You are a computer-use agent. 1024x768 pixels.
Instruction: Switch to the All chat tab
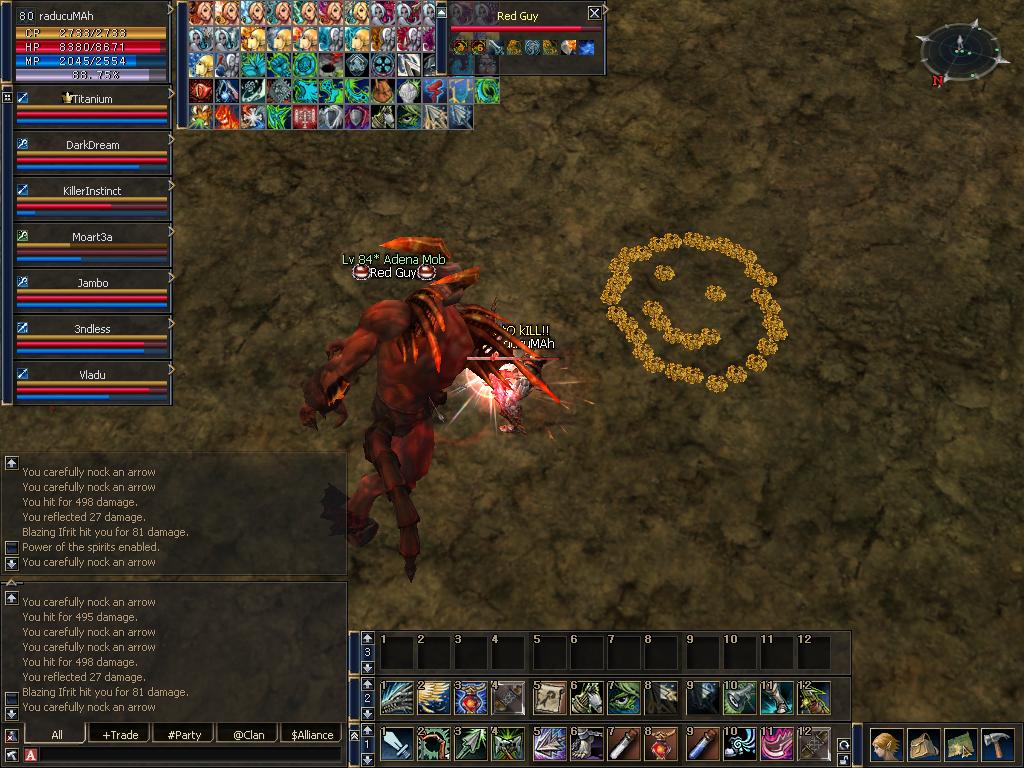(56, 734)
